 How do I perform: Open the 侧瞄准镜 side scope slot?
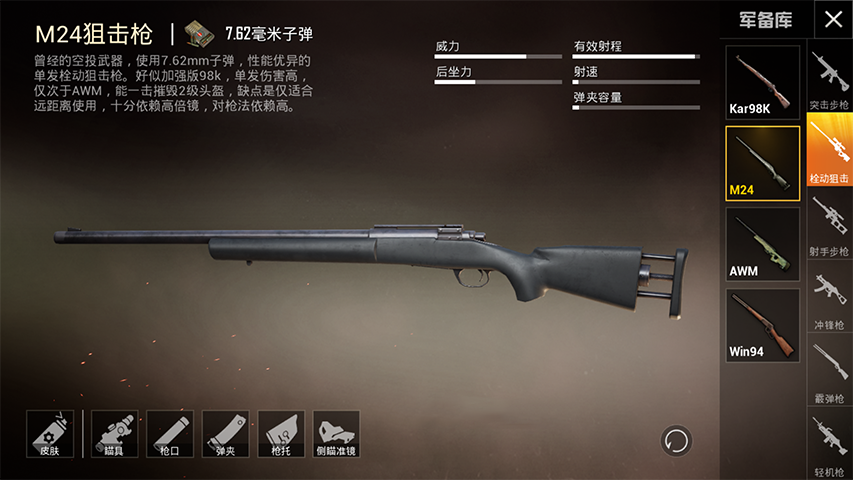pyautogui.click(x=336, y=434)
